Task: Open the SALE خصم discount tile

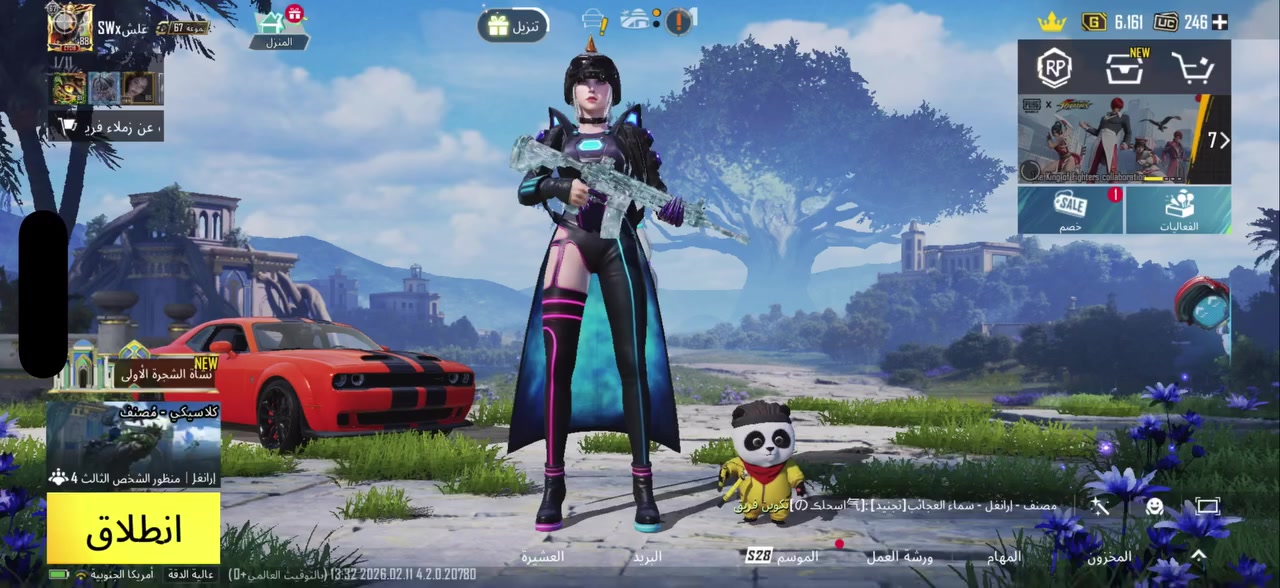Action: pos(1071,211)
